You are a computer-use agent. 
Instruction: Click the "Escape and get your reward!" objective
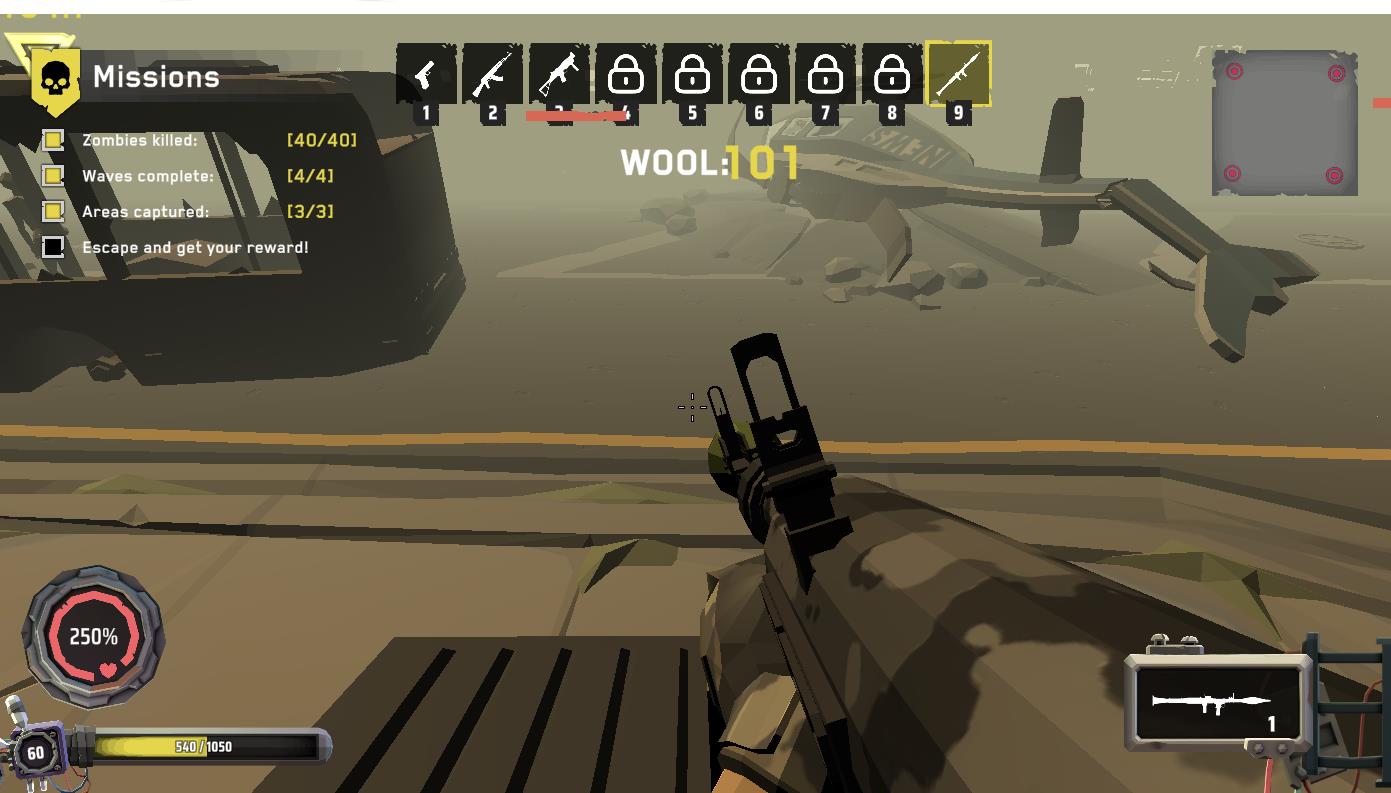coord(195,247)
